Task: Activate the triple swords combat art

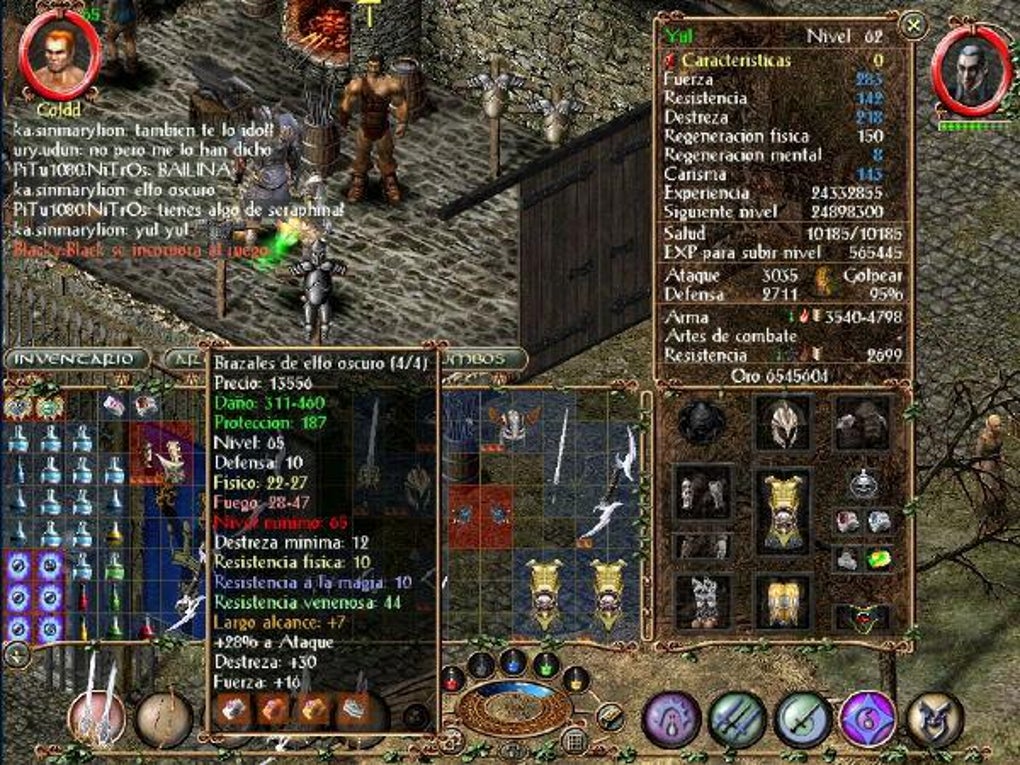Action: click(x=737, y=718)
